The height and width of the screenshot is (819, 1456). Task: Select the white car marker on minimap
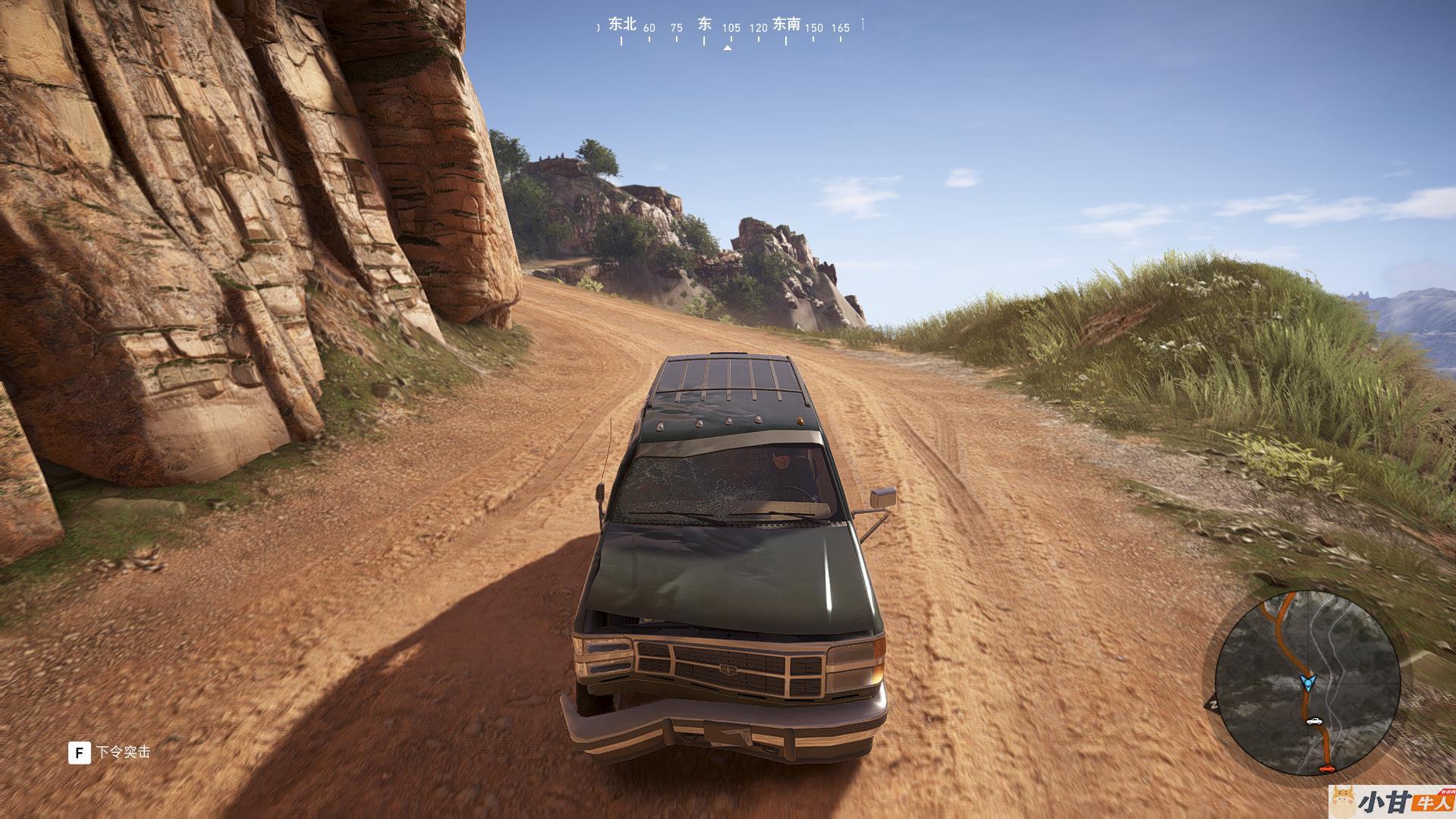point(1314,721)
